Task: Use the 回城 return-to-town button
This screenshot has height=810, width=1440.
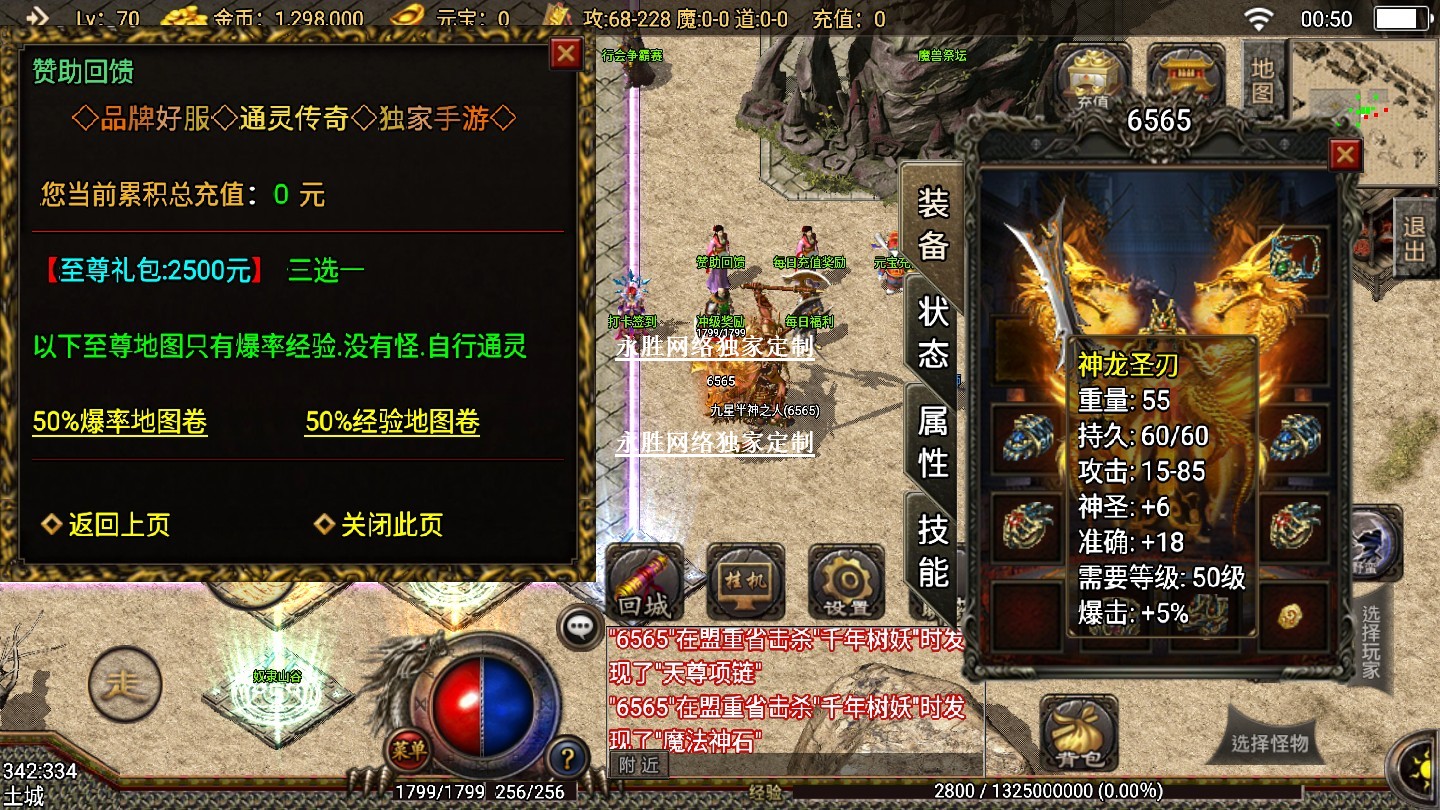Action: [x=645, y=582]
